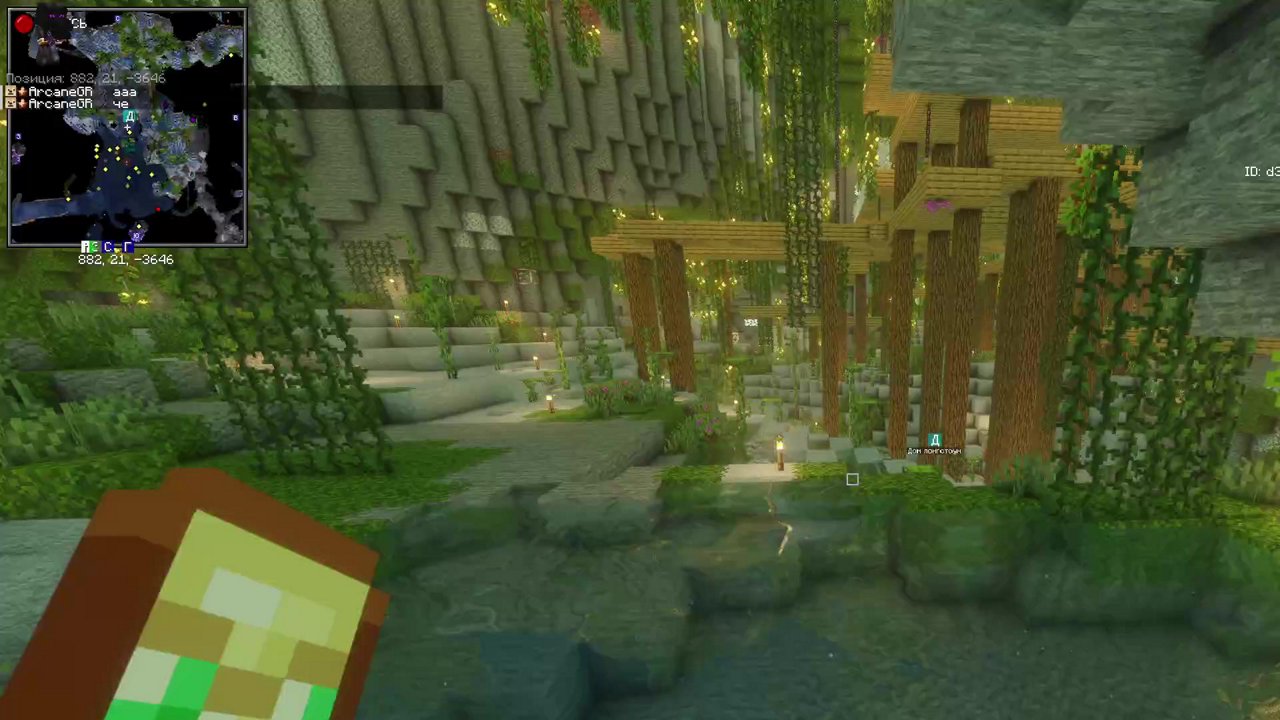Image resolution: width=1280 pixels, height=720 pixels.
Task: Click the teal "Д" marker near the minimap center
Action: [128, 116]
